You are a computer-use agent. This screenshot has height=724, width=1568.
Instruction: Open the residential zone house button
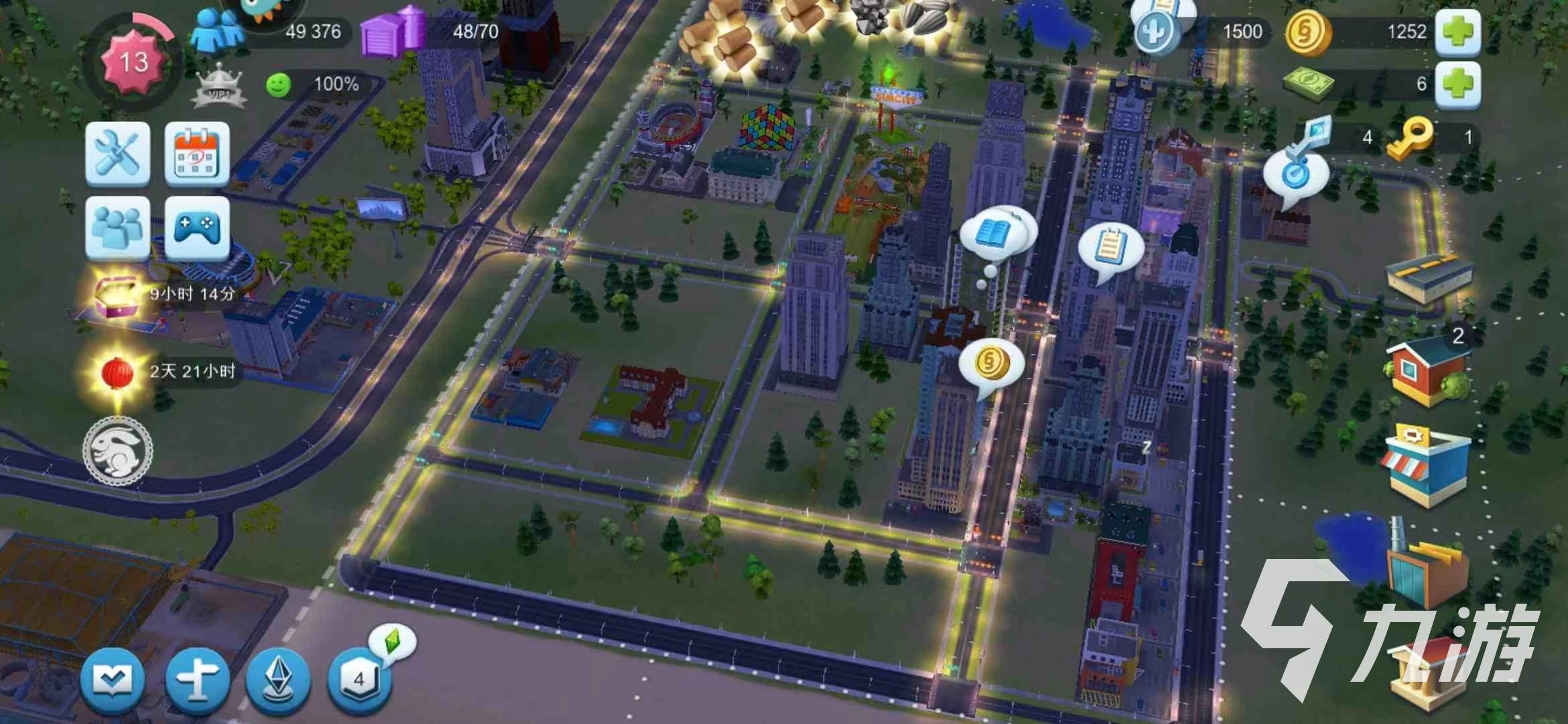(x=1427, y=371)
